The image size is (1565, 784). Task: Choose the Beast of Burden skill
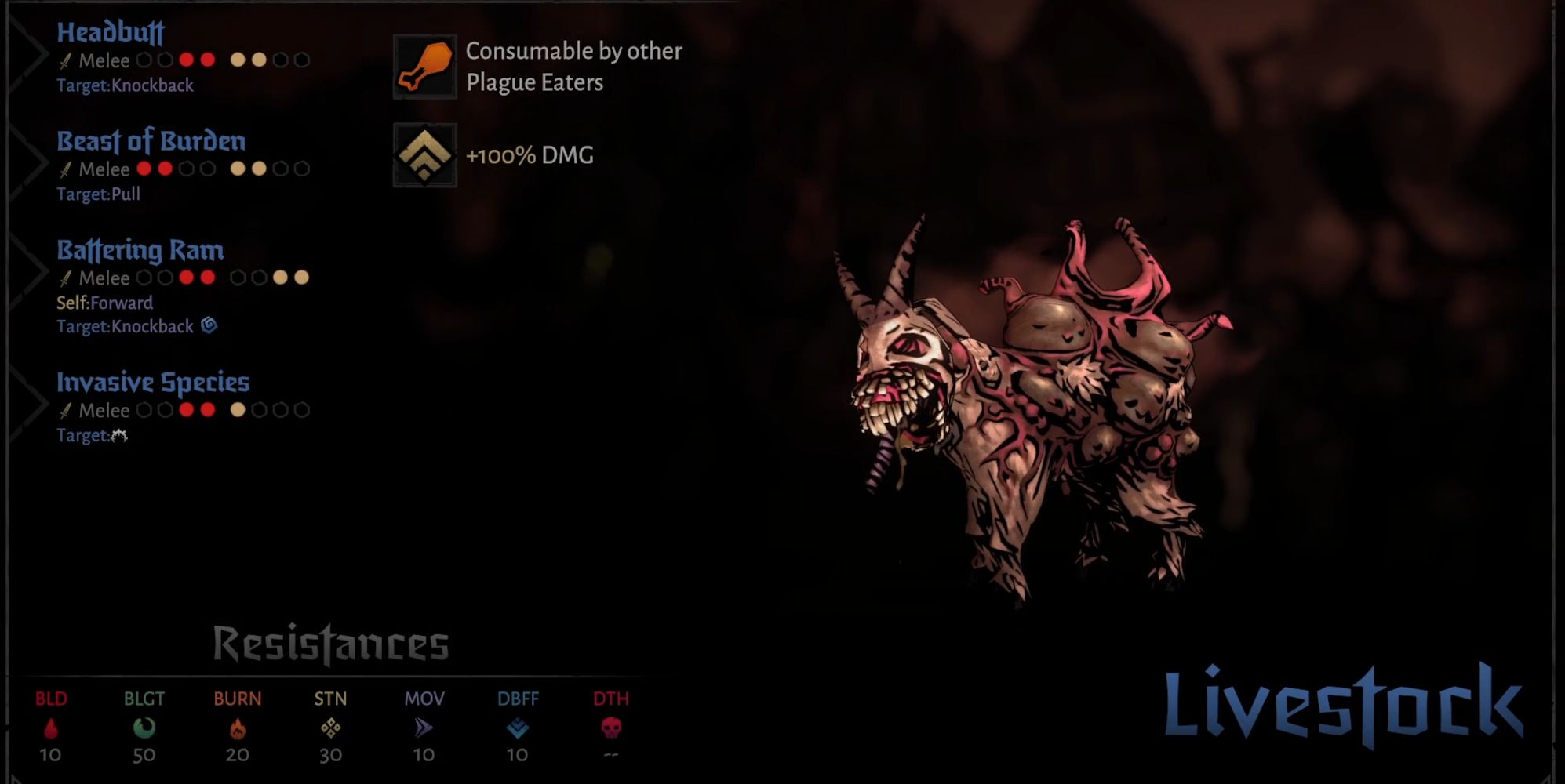point(151,141)
